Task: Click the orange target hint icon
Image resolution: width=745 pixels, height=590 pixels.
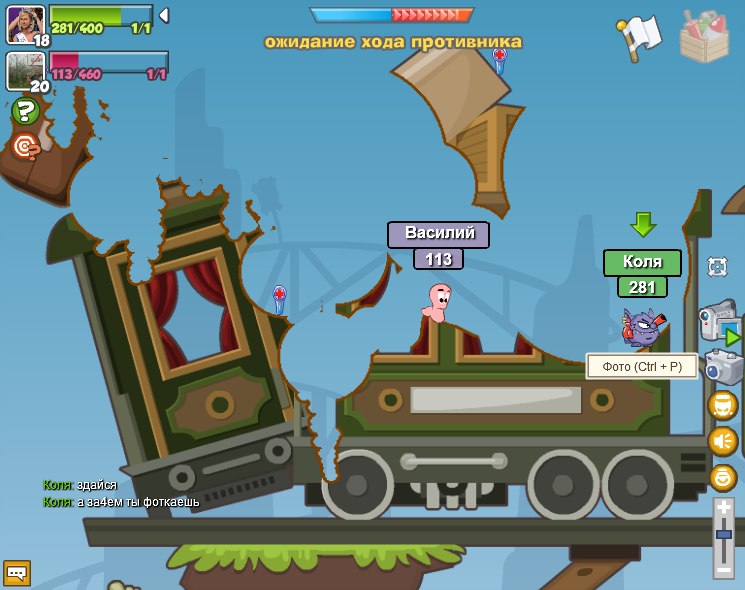Action: click(x=26, y=147)
